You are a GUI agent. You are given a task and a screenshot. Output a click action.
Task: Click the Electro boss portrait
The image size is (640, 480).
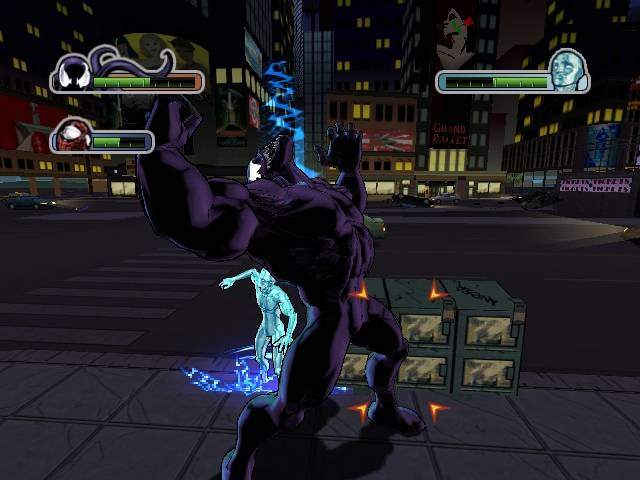tap(567, 69)
